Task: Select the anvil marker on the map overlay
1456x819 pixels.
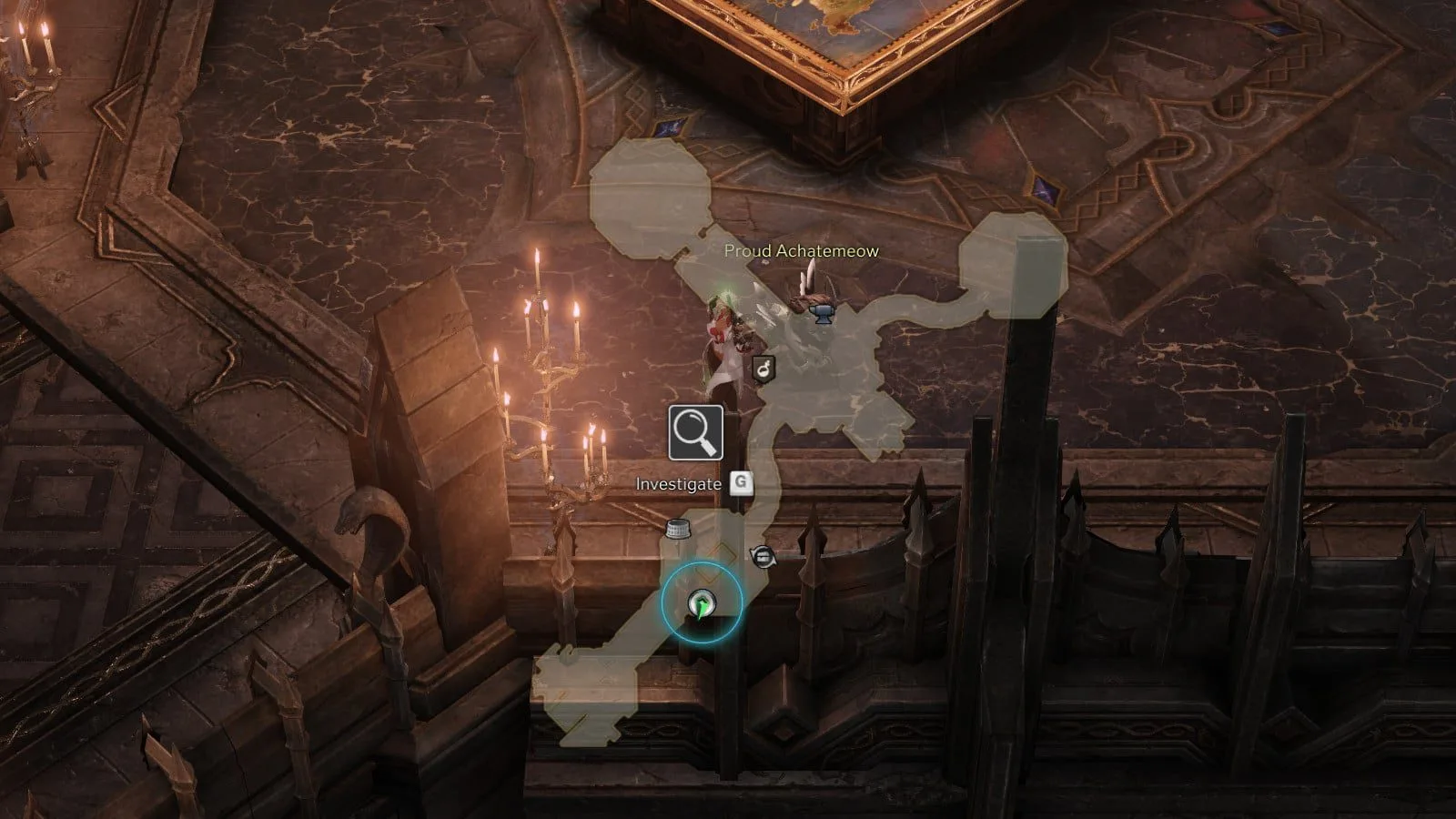Action: tap(820, 313)
